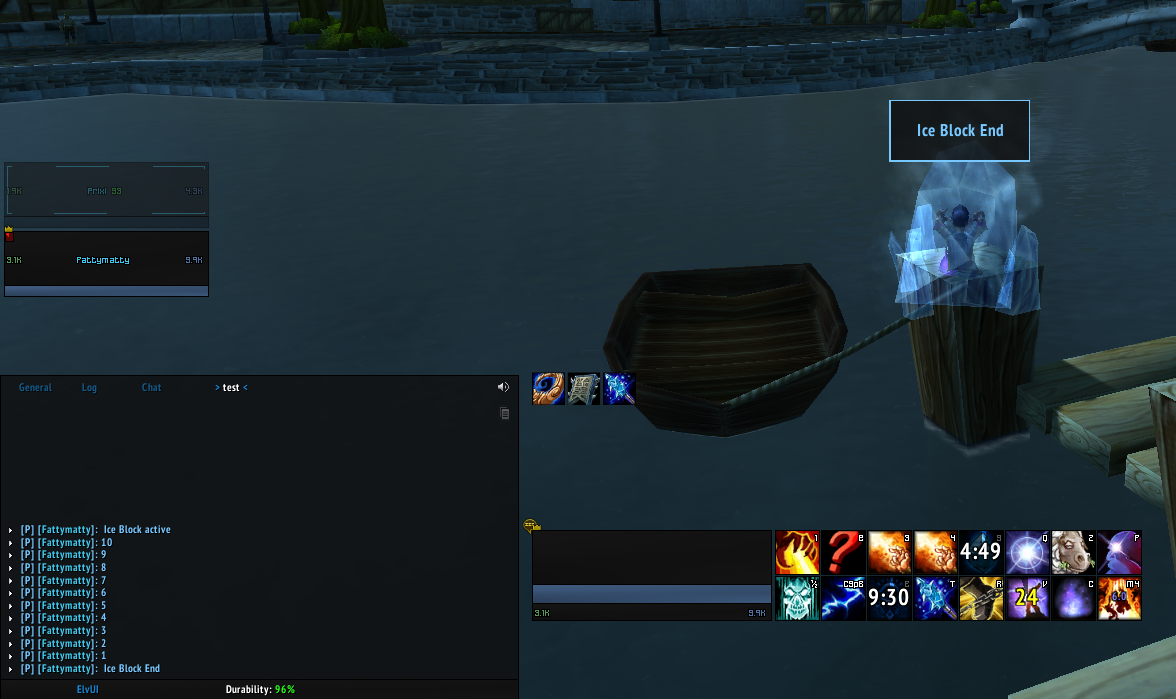Select the Chat tab
Image resolution: width=1176 pixels, height=699 pixels.
click(x=151, y=387)
